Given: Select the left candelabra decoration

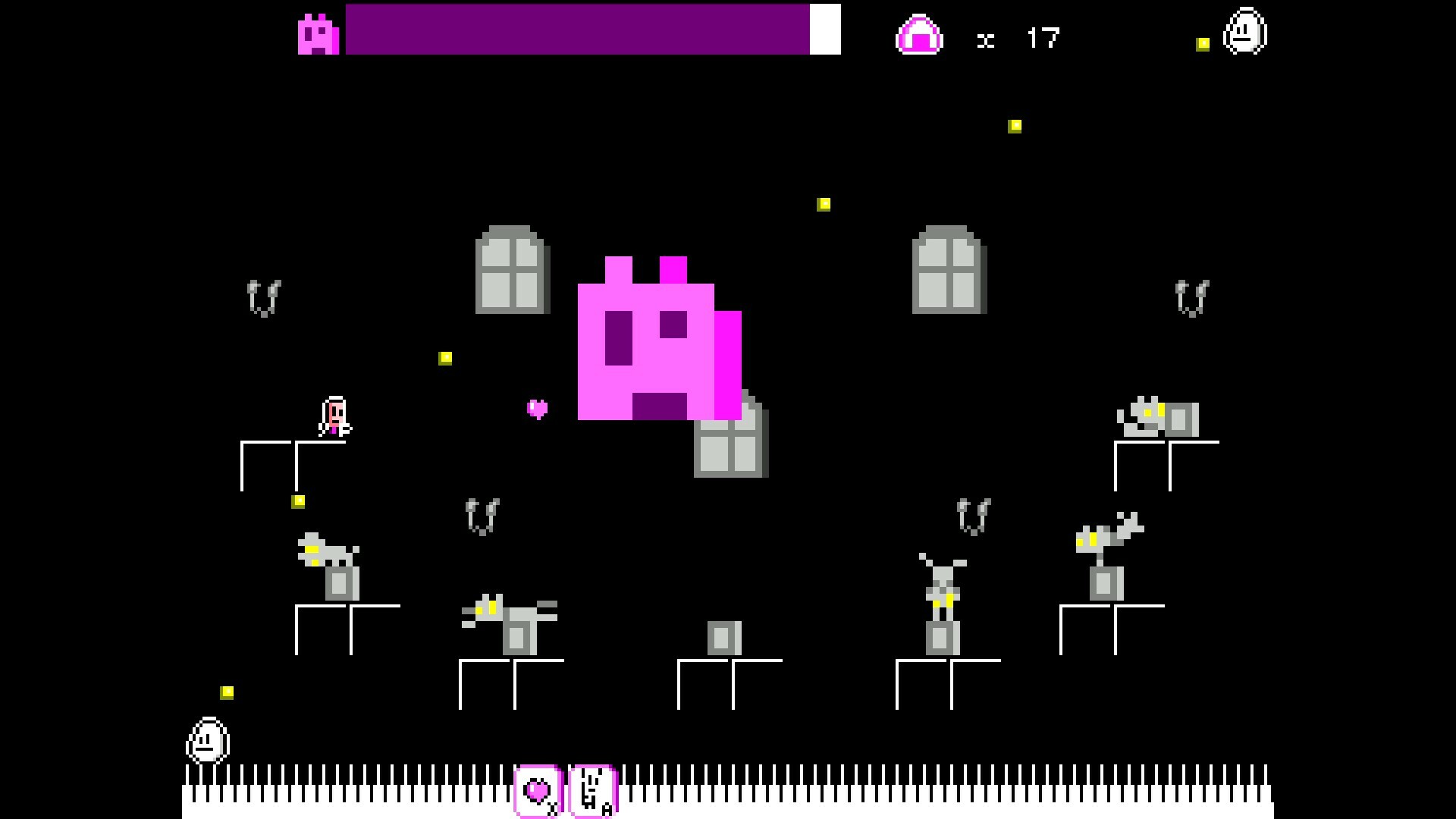Looking at the screenshot, I should tap(265, 297).
